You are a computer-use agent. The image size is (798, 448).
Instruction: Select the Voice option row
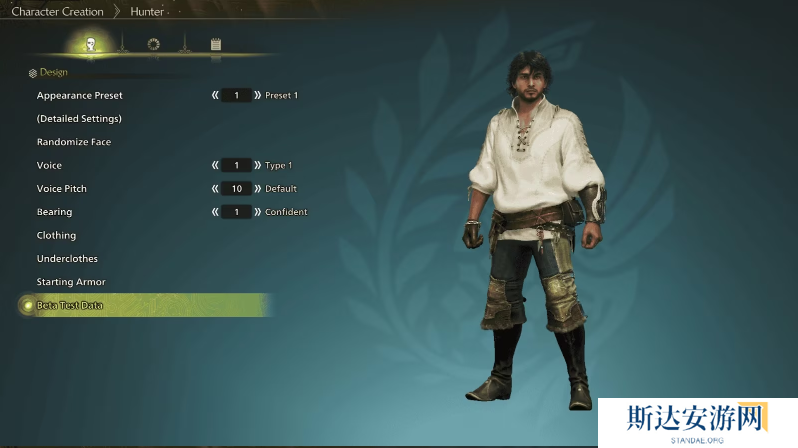(x=49, y=165)
